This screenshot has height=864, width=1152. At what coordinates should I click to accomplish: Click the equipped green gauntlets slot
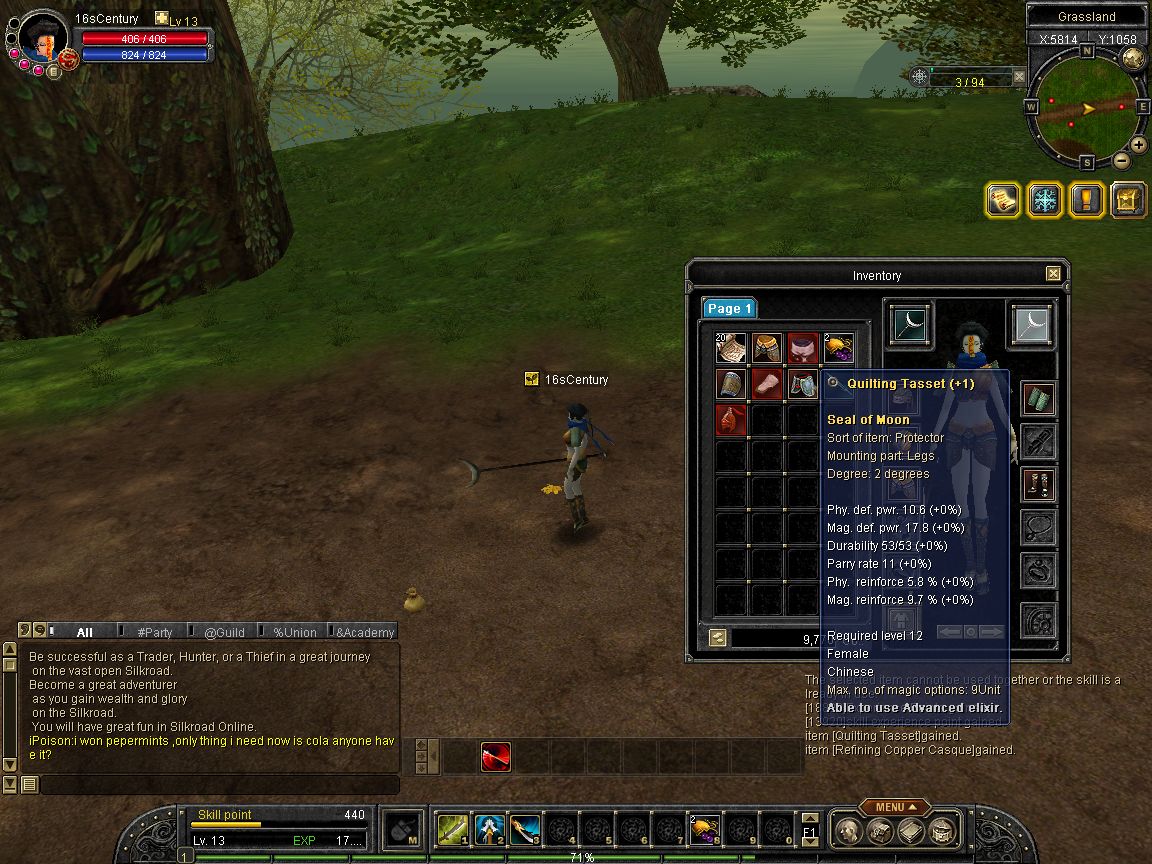[1039, 400]
